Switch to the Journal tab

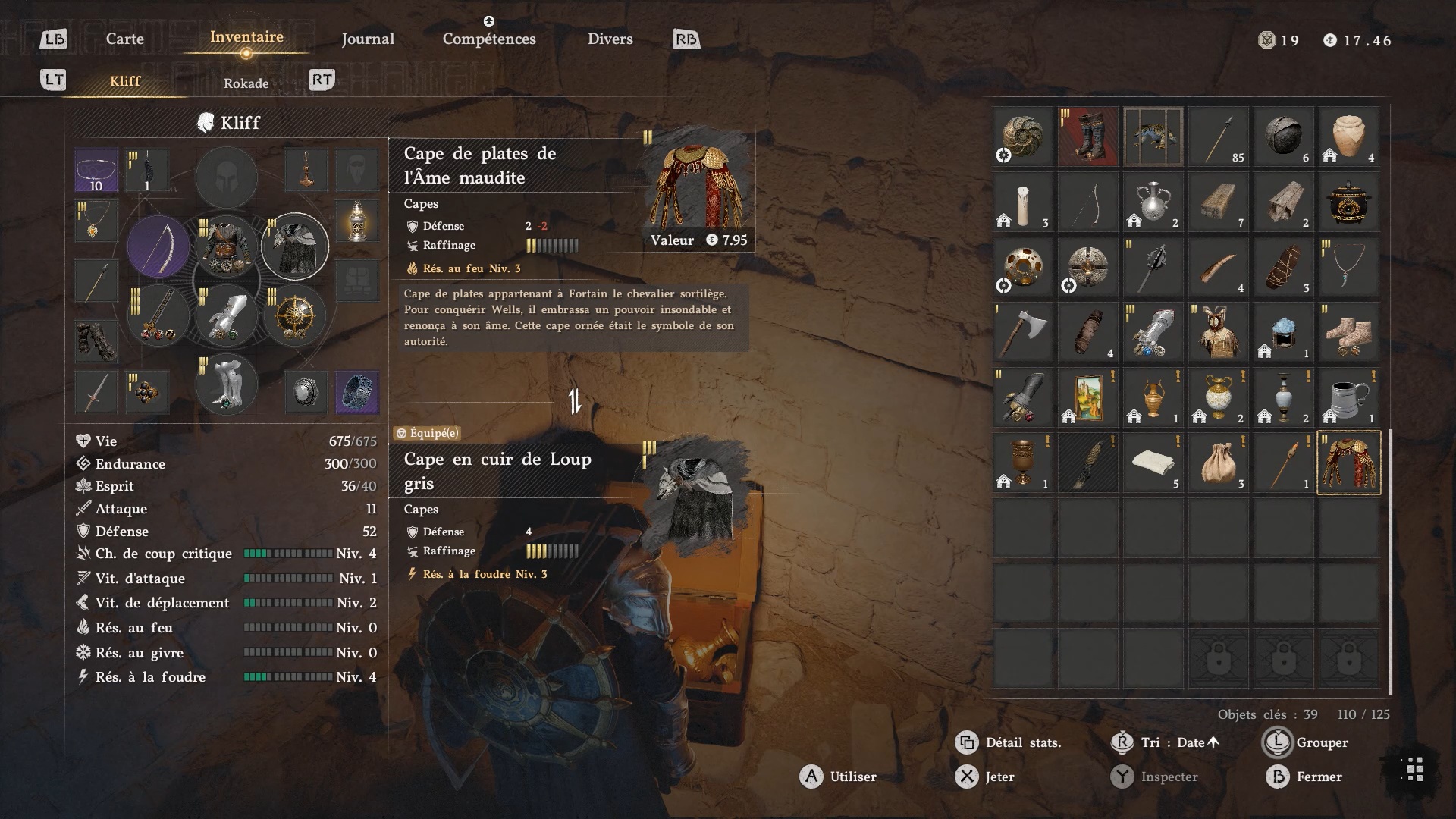[368, 39]
